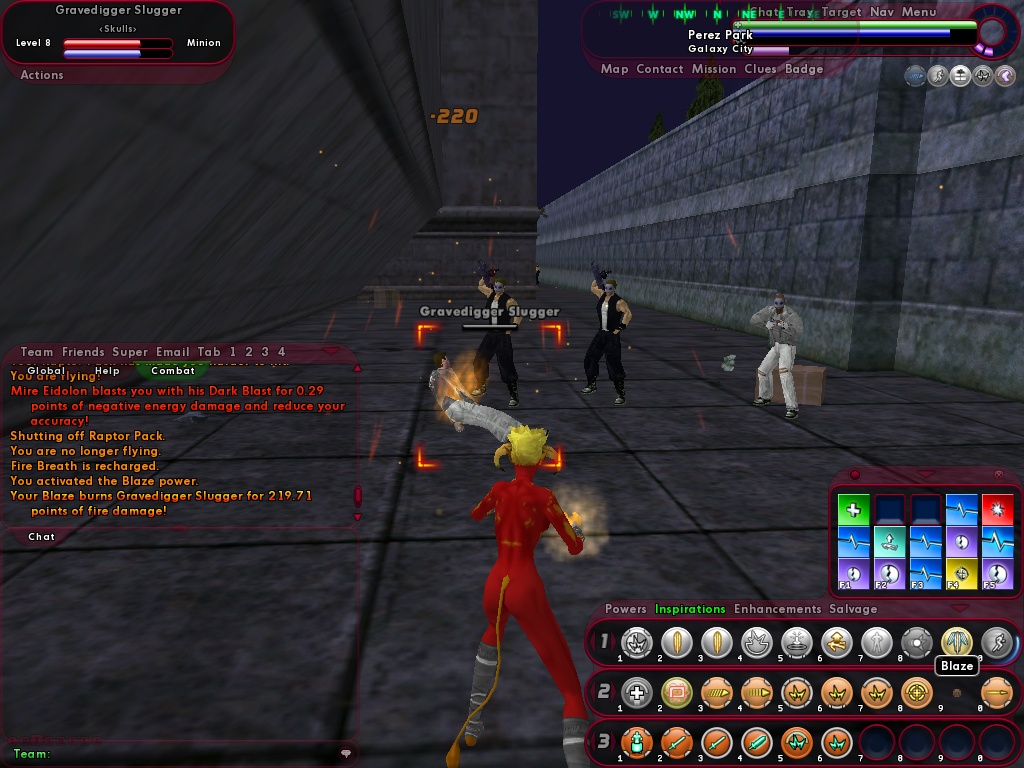Open the Menu from the top bar
This screenshot has height=768, width=1024.
coord(918,12)
